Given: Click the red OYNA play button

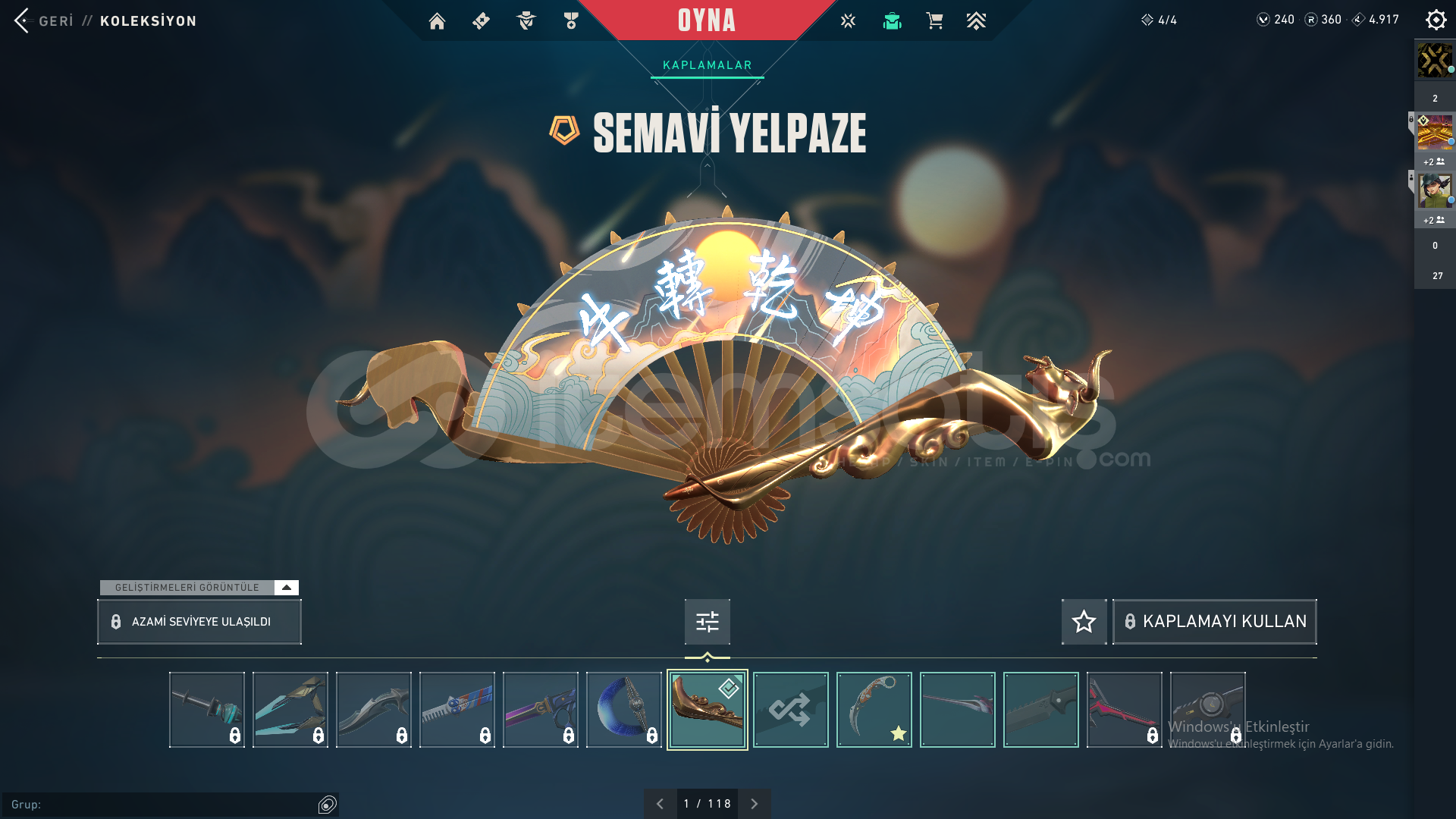Looking at the screenshot, I should click(x=706, y=20).
